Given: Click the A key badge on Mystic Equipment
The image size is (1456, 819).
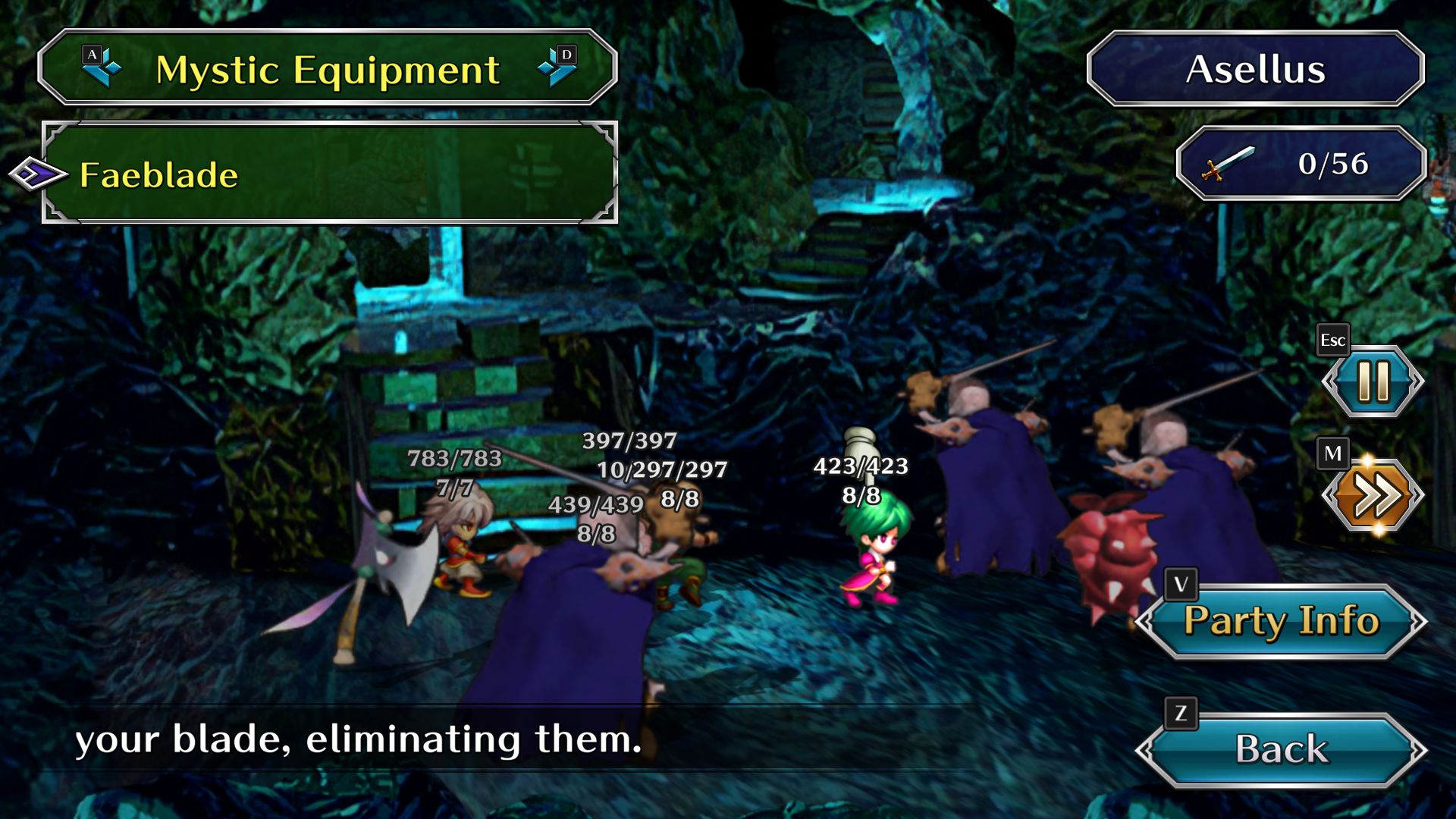Looking at the screenshot, I should (93, 54).
